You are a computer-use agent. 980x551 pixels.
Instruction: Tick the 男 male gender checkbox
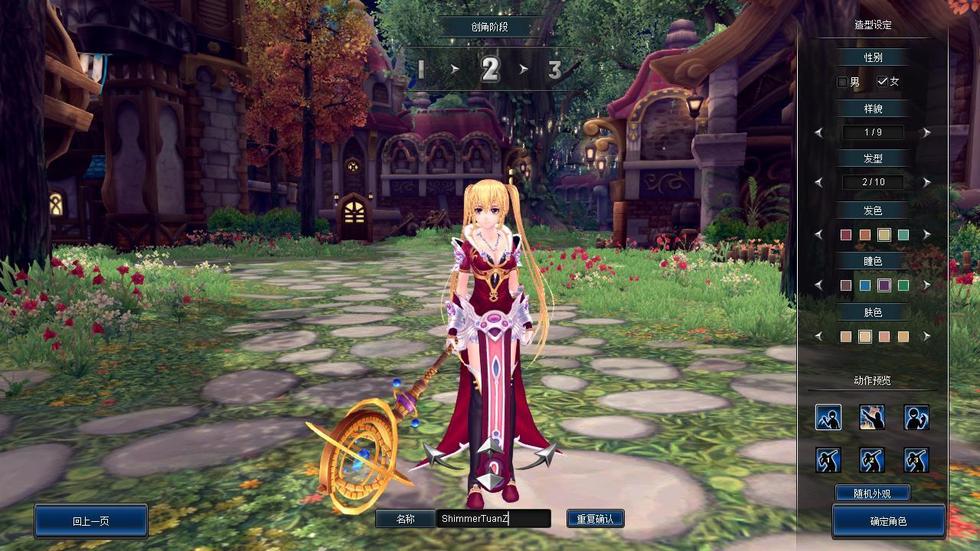(x=843, y=82)
